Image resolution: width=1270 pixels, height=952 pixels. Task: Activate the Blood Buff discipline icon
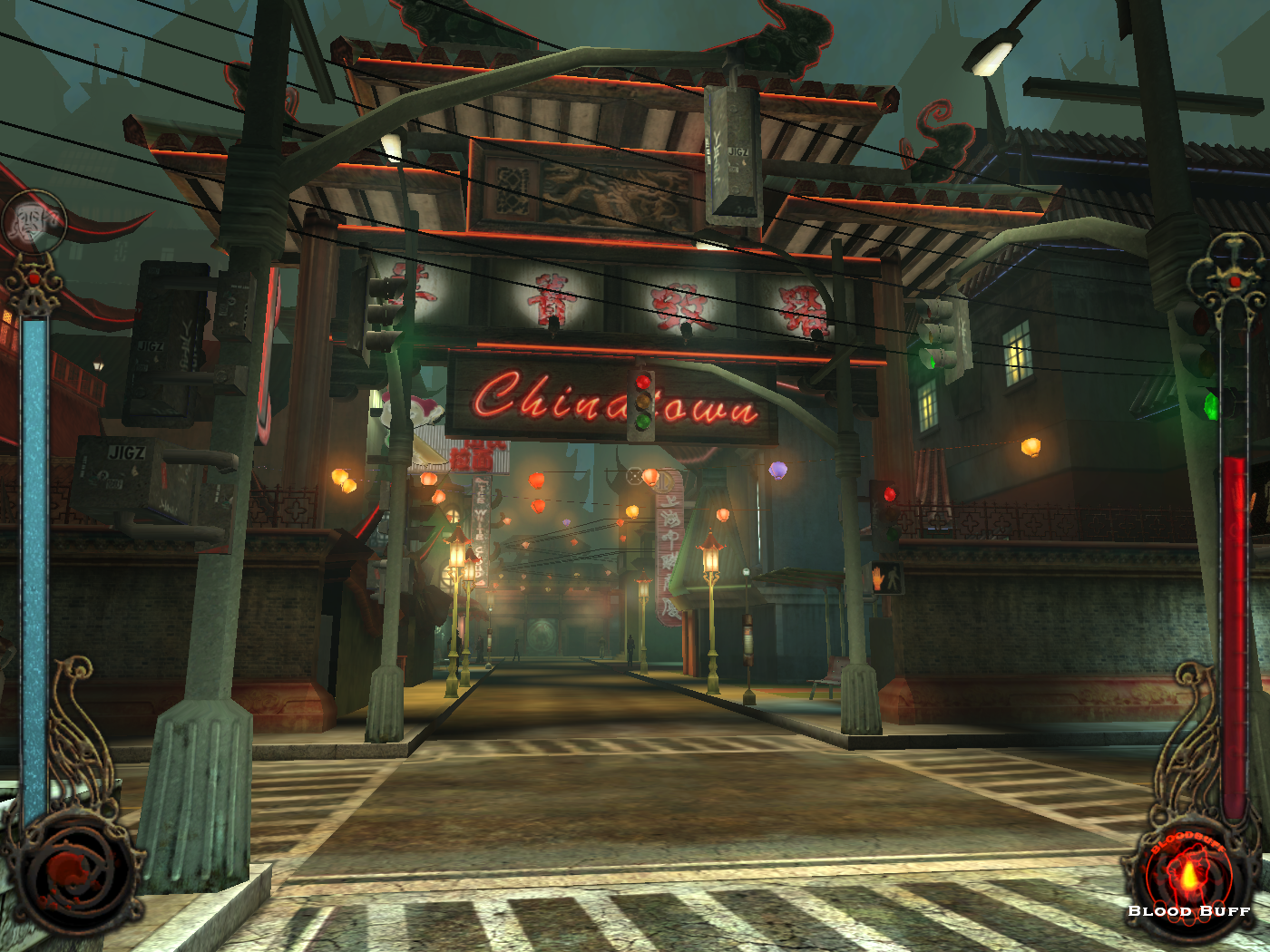click(1188, 876)
